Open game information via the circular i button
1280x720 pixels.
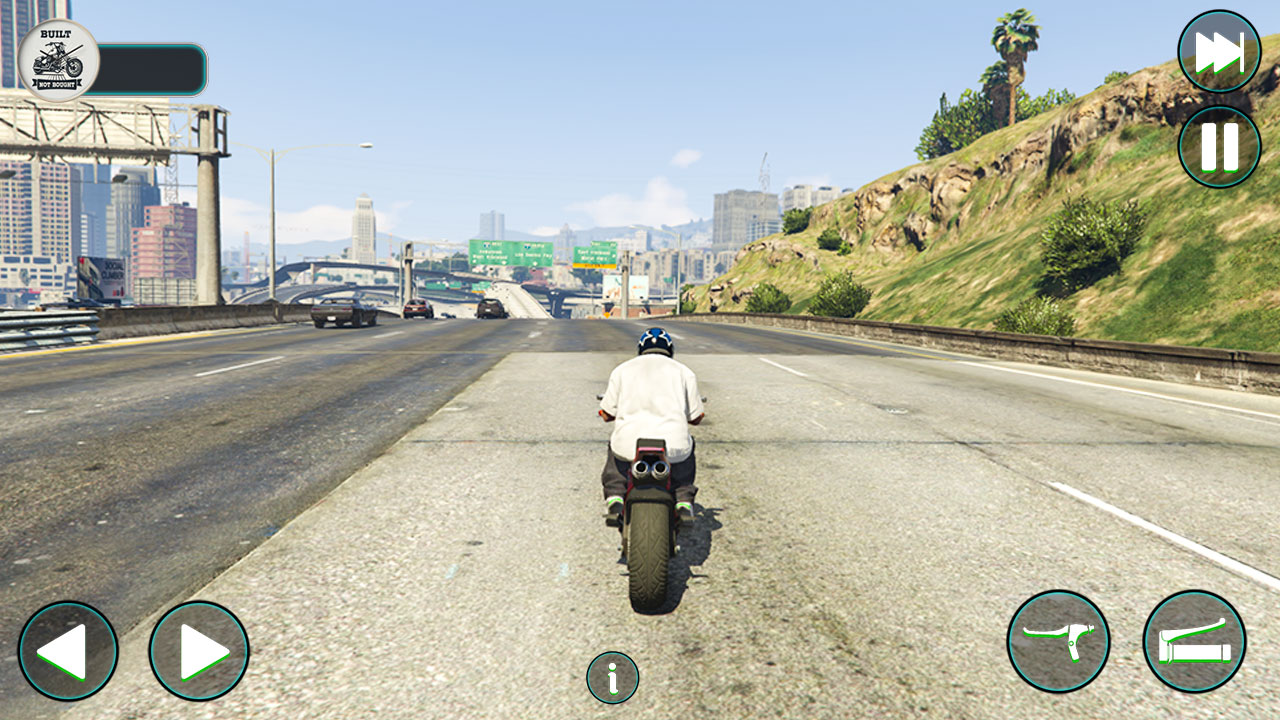click(x=611, y=677)
